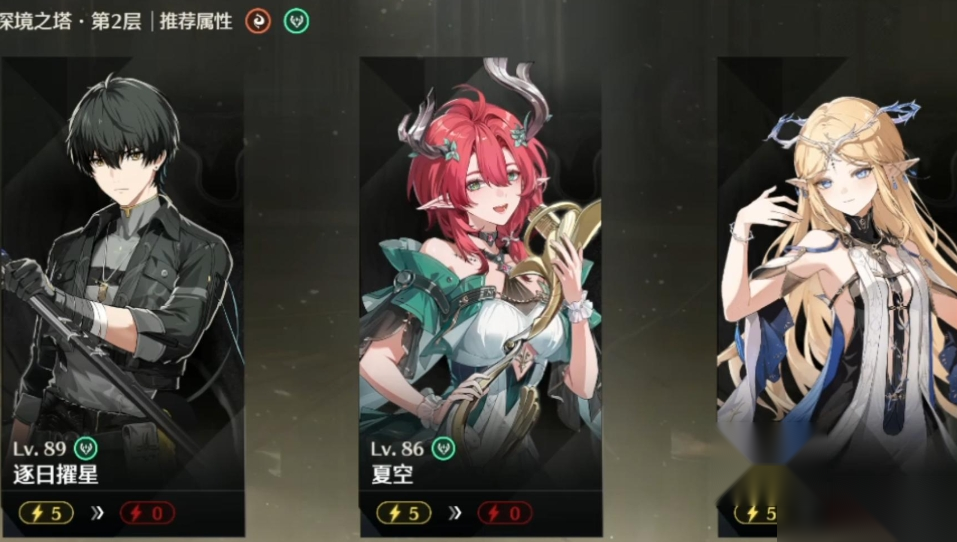
Task: Click the red-orange recommended attribute icon
Action: (257, 21)
